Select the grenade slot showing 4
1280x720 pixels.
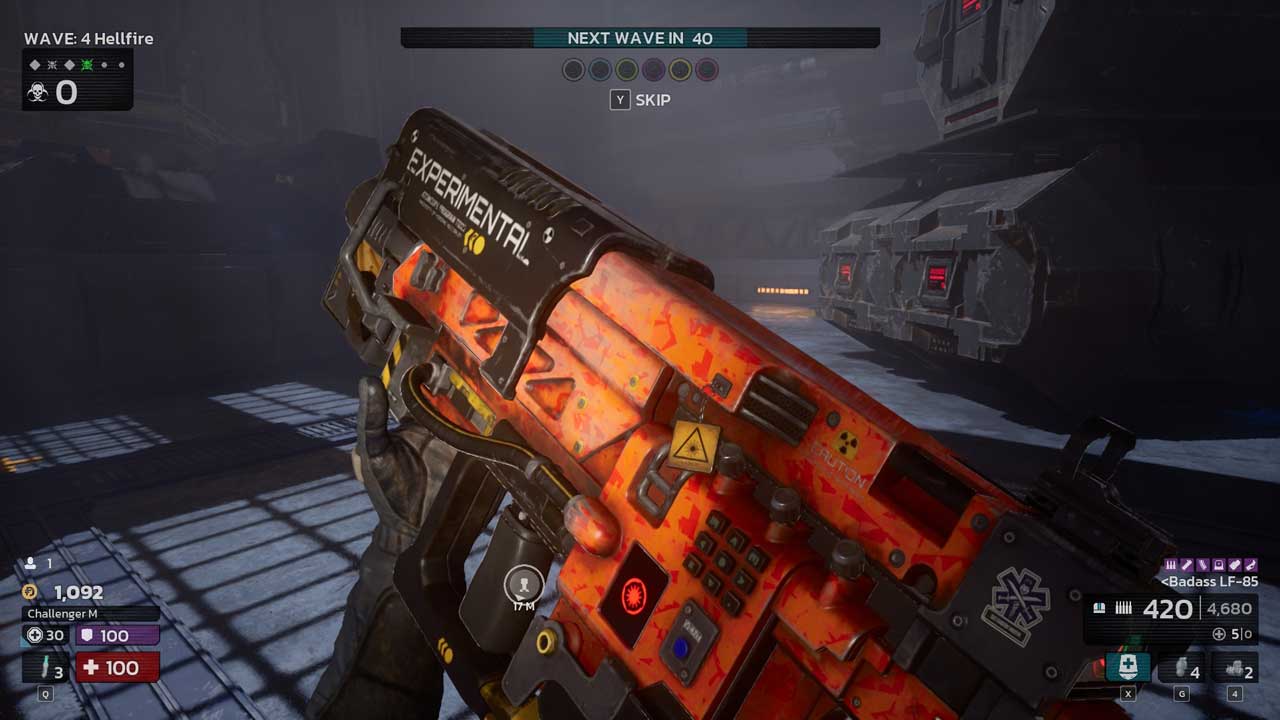point(1181,668)
